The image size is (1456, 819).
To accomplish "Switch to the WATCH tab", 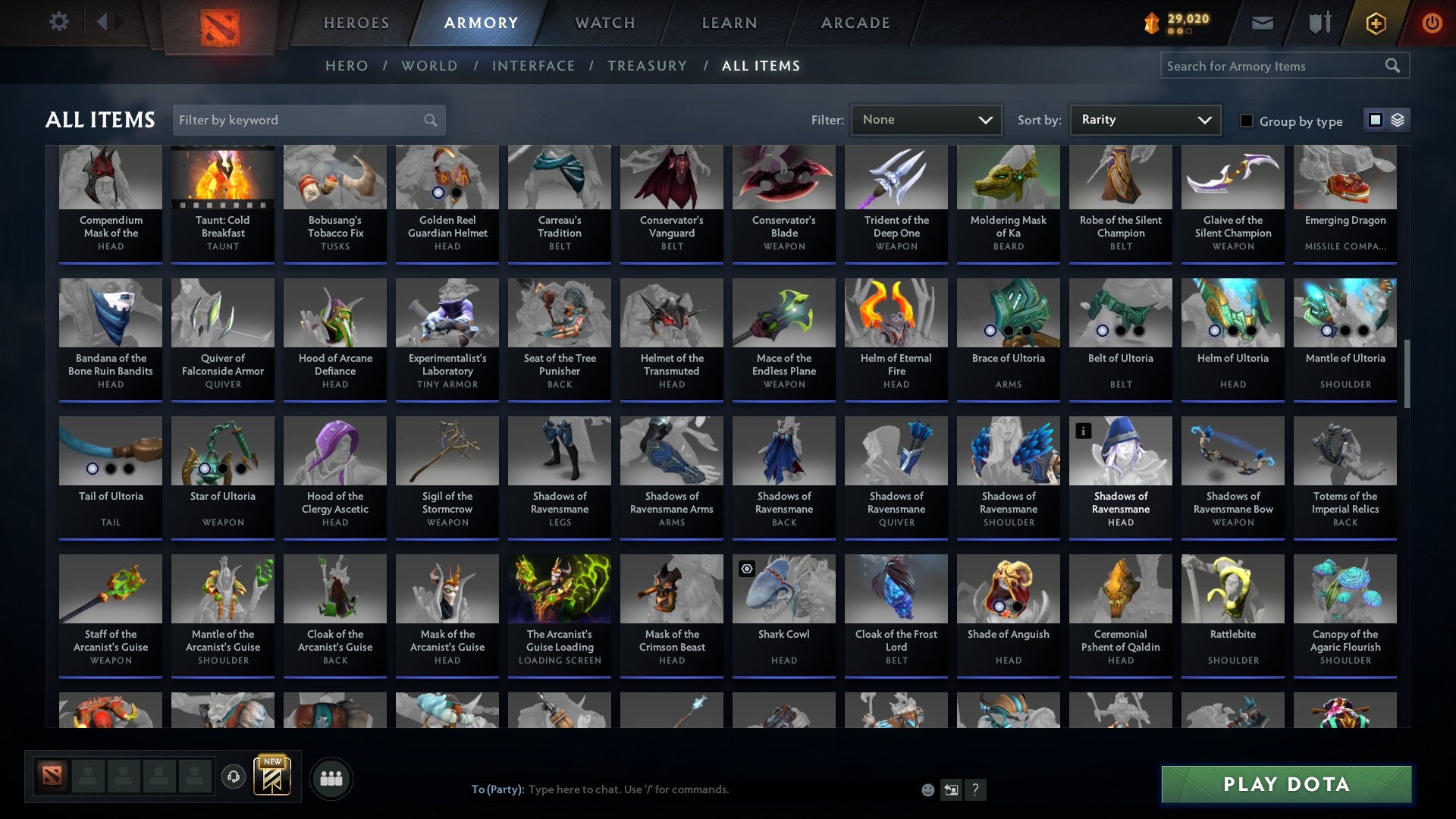I will pos(605,22).
